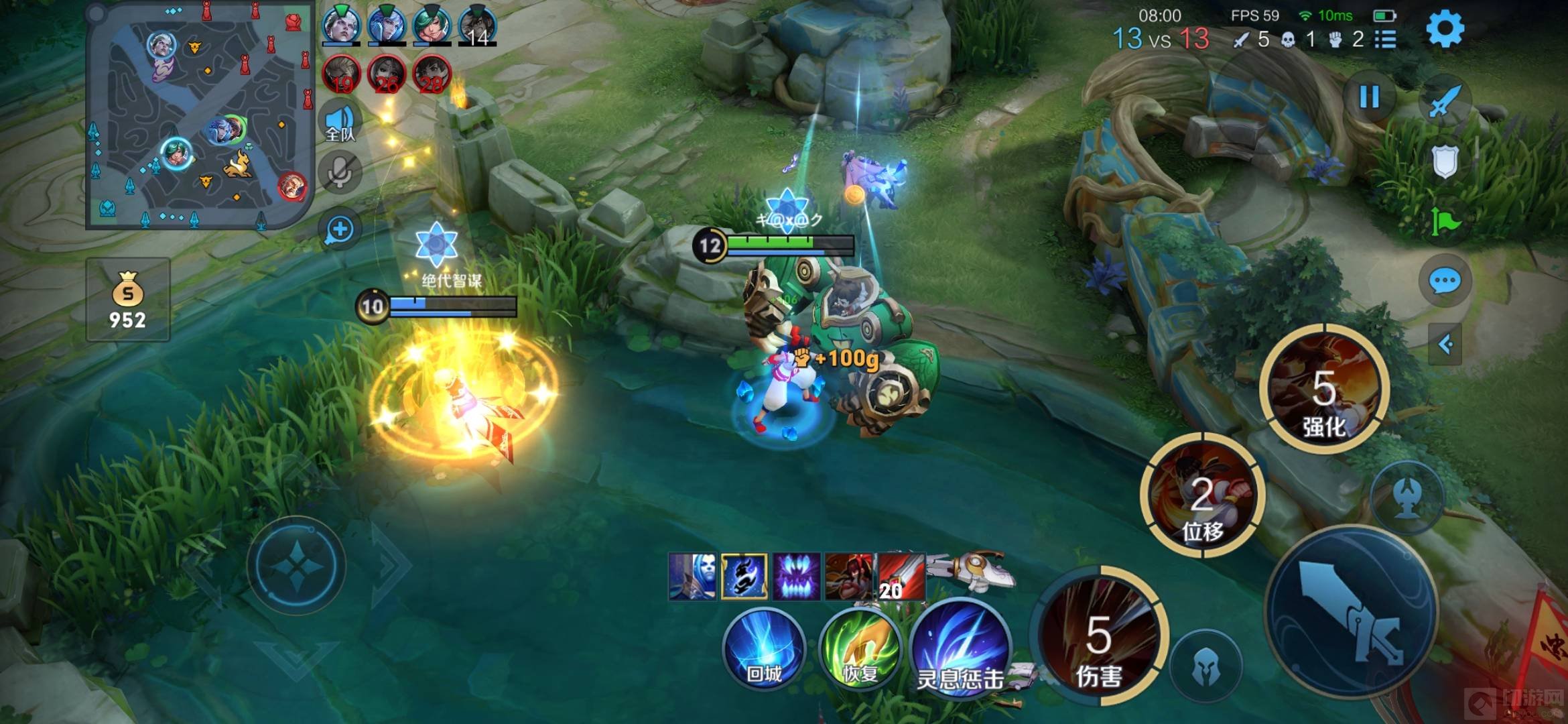Screen dimensions: 1568x724
Task: Cast 灵息惩击 smite spell
Action: [960, 649]
